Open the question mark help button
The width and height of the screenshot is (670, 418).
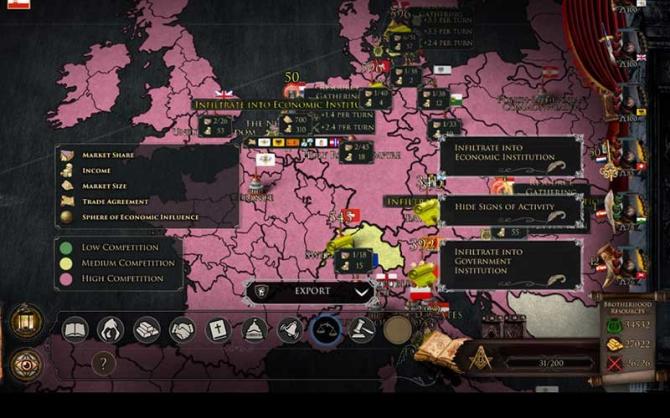(x=103, y=364)
